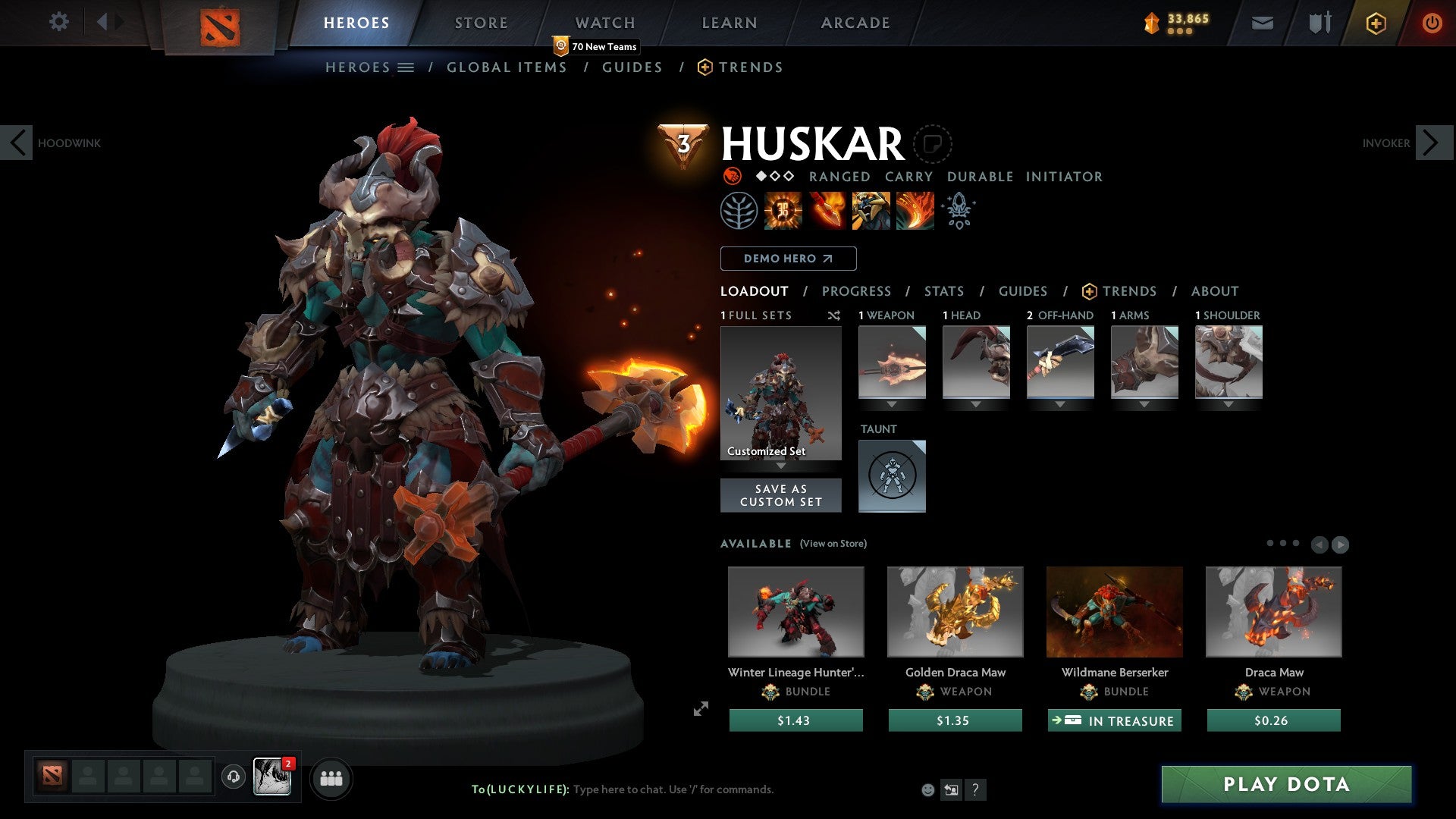
Task: Click the Demo Hero button
Action: pyautogui.click(x=788, y=258)
